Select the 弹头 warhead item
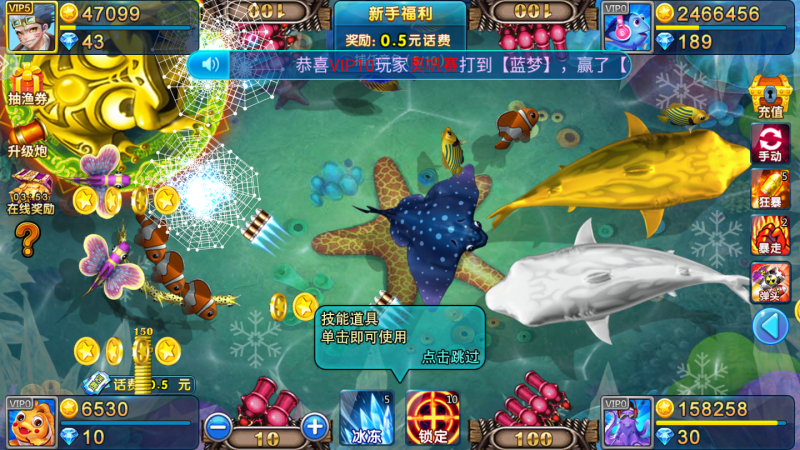 click(770, 282)
